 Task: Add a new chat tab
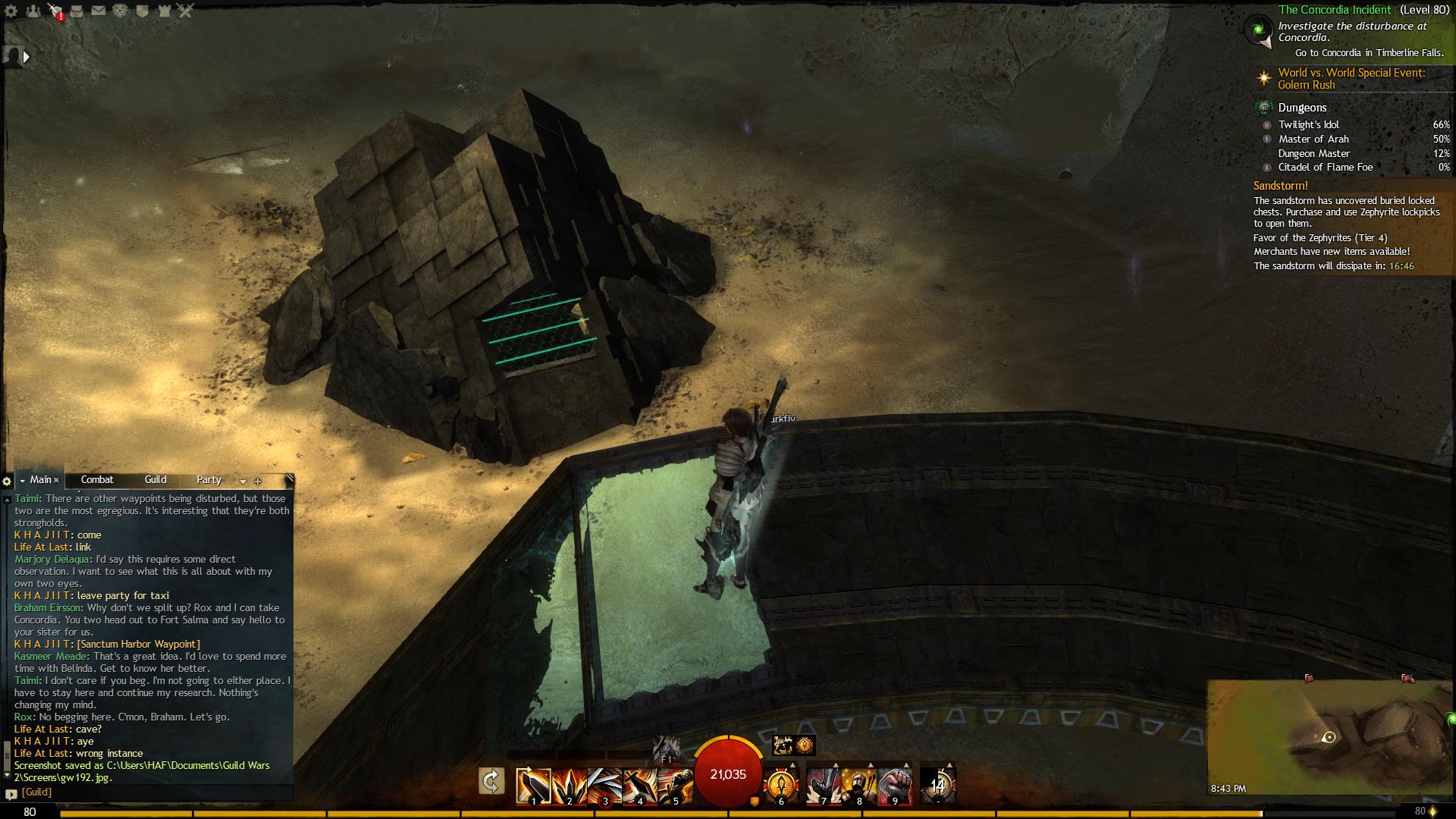(258, 481)
